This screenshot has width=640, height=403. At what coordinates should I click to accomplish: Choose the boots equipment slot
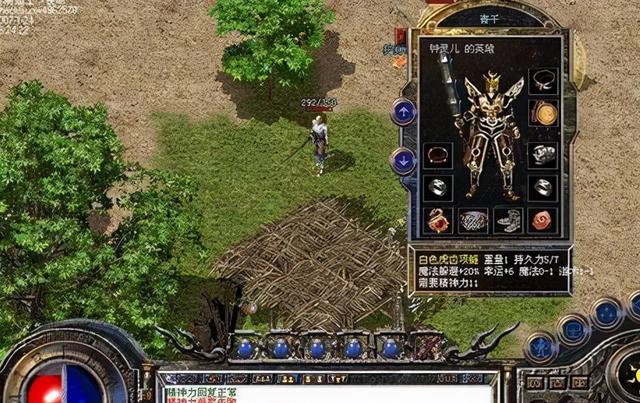[508, 220]
